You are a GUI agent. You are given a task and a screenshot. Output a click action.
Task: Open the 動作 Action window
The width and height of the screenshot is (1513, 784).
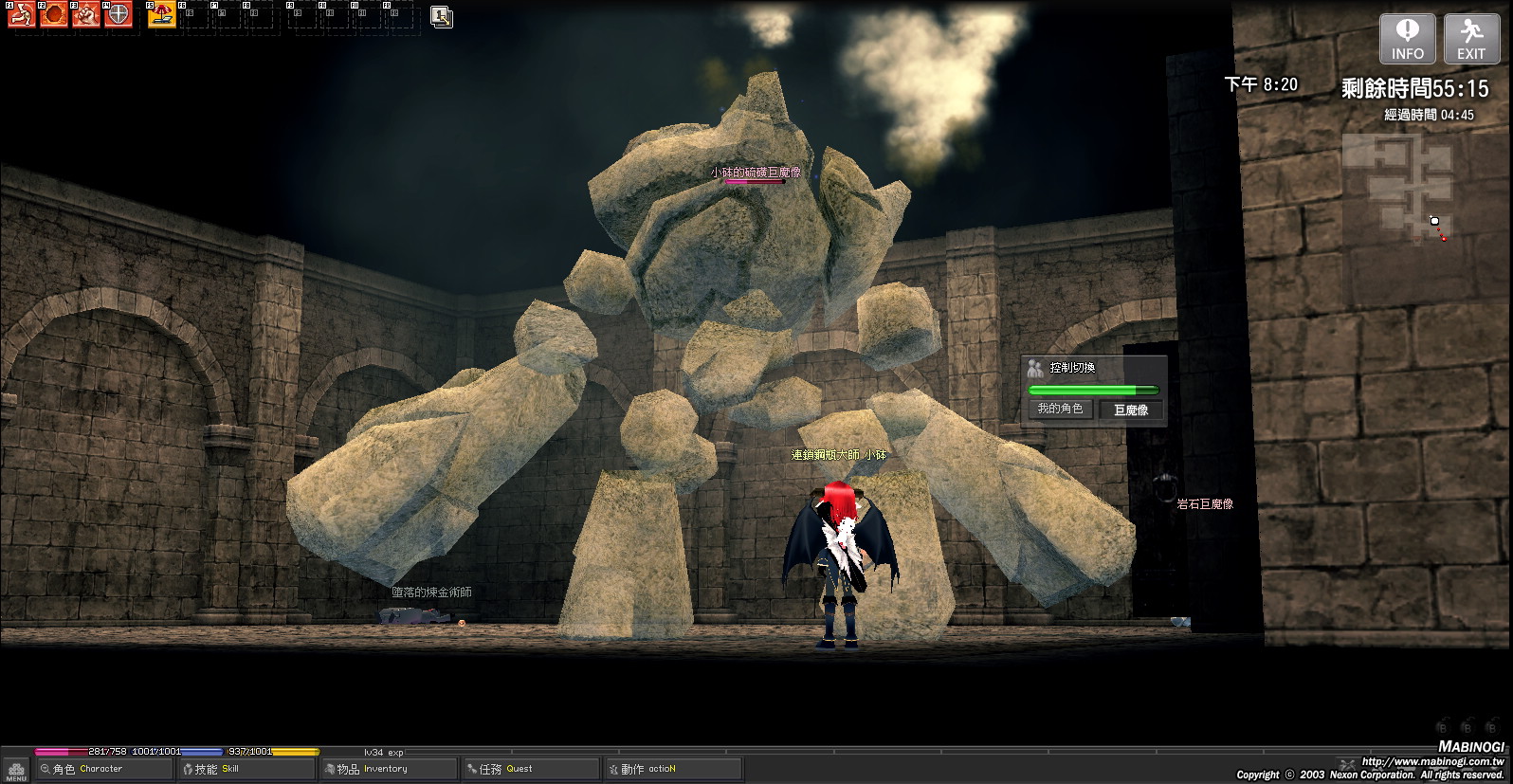point(671,769)
